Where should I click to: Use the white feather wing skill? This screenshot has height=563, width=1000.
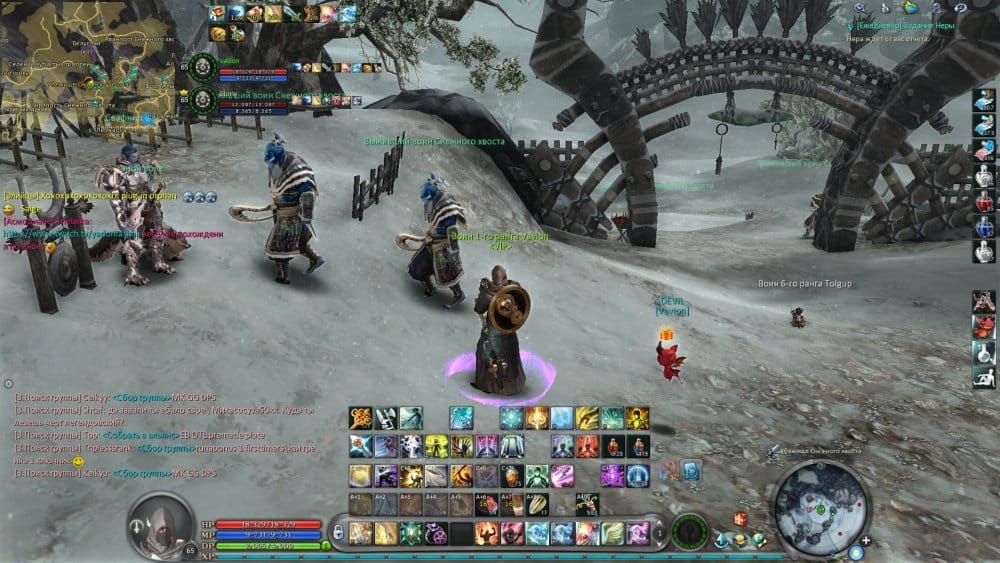pos(612,533)
